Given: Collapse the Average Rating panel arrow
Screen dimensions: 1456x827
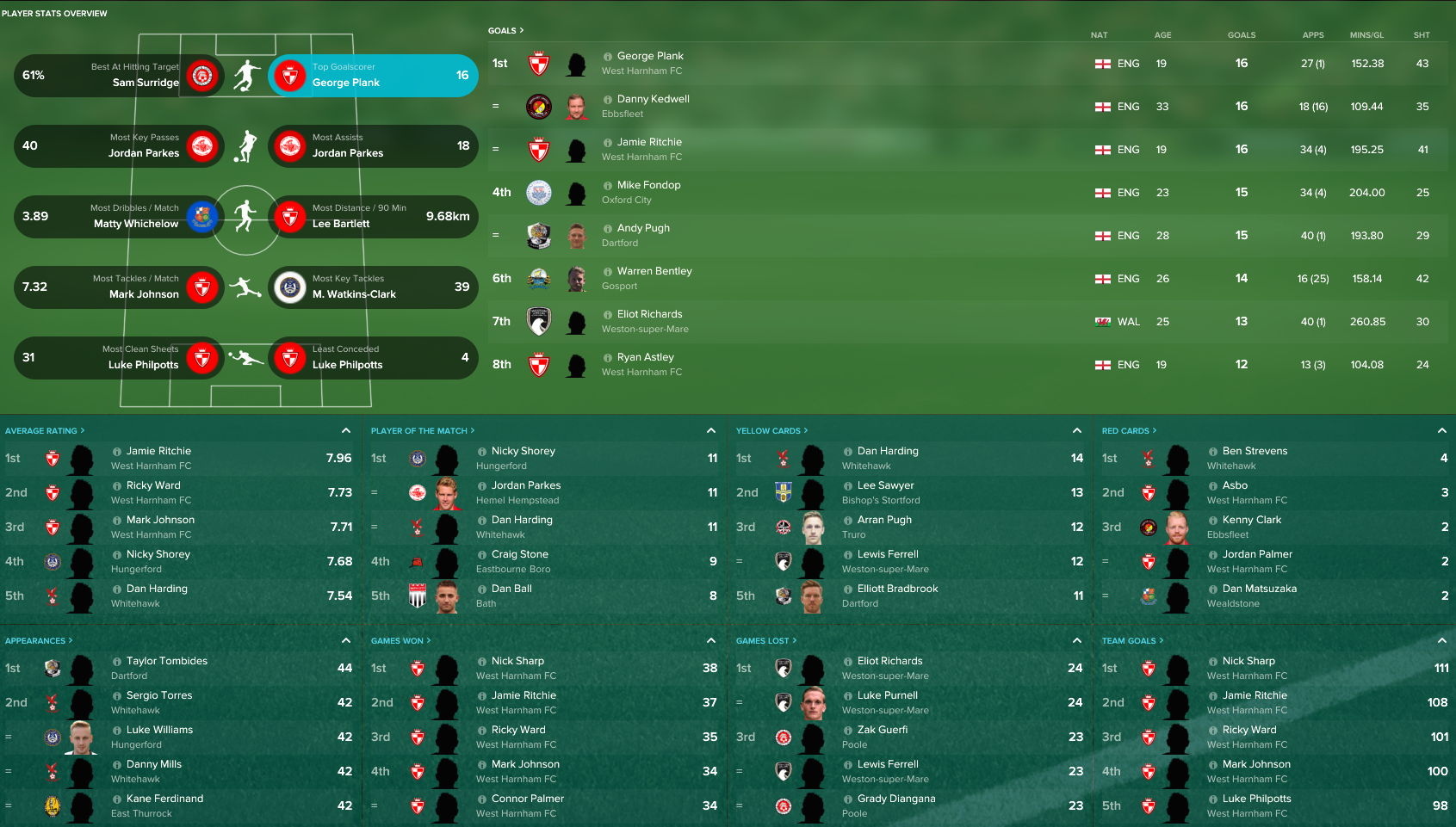Looking at the screenshot, I should (x=346, y=430).
